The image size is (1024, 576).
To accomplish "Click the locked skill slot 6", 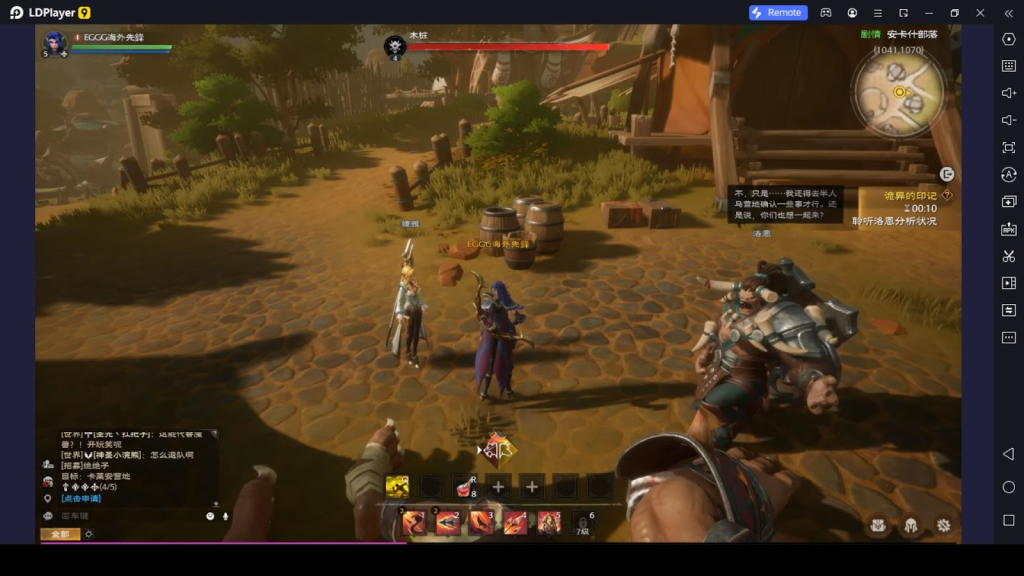I will [x=584, y=522].
